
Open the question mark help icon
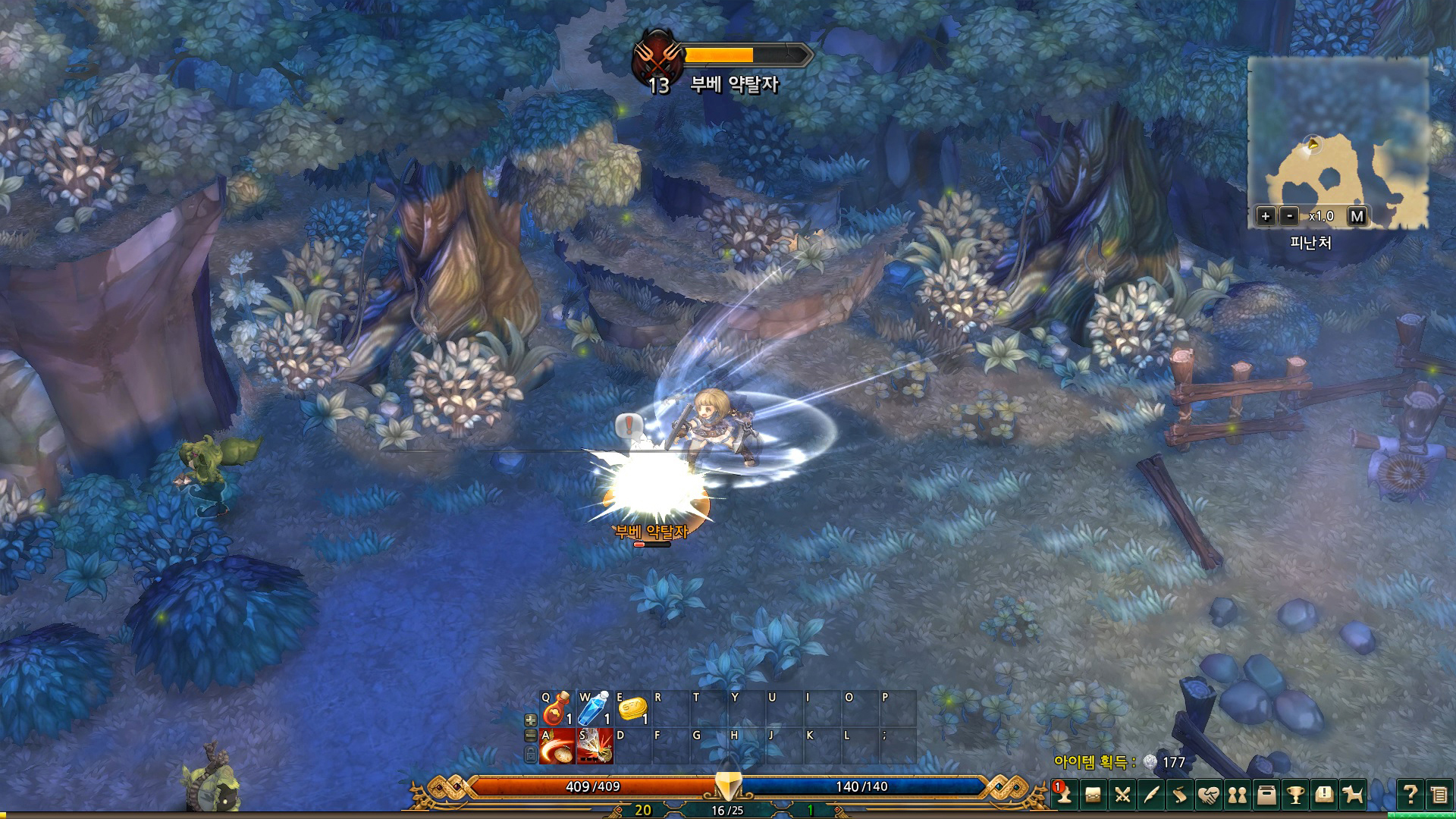click(1410, 795)
